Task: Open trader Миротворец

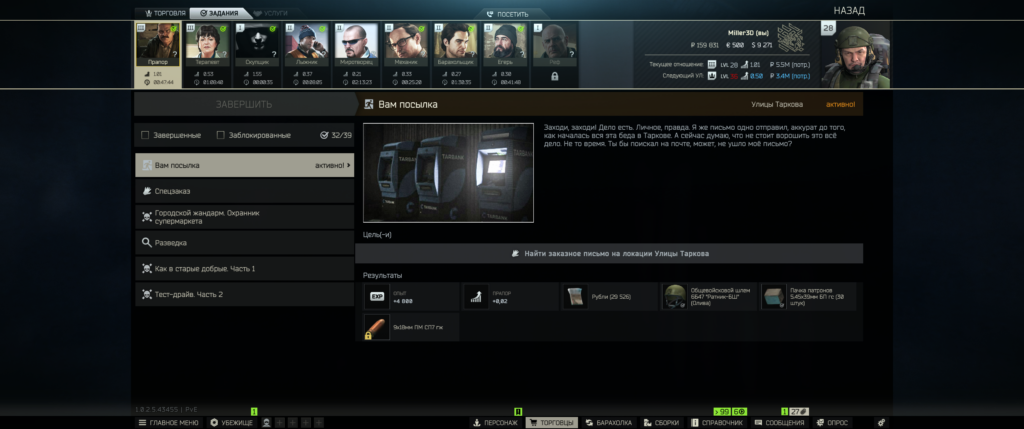Action: [357, 44]
